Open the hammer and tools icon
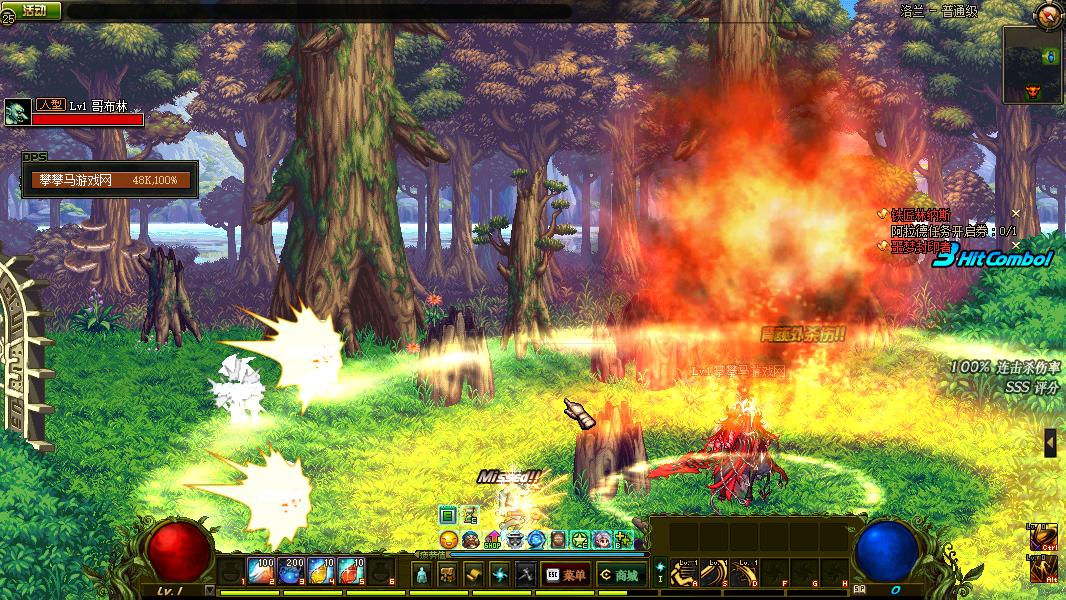Screen dimensions: 1066x600 coord(526,574)
